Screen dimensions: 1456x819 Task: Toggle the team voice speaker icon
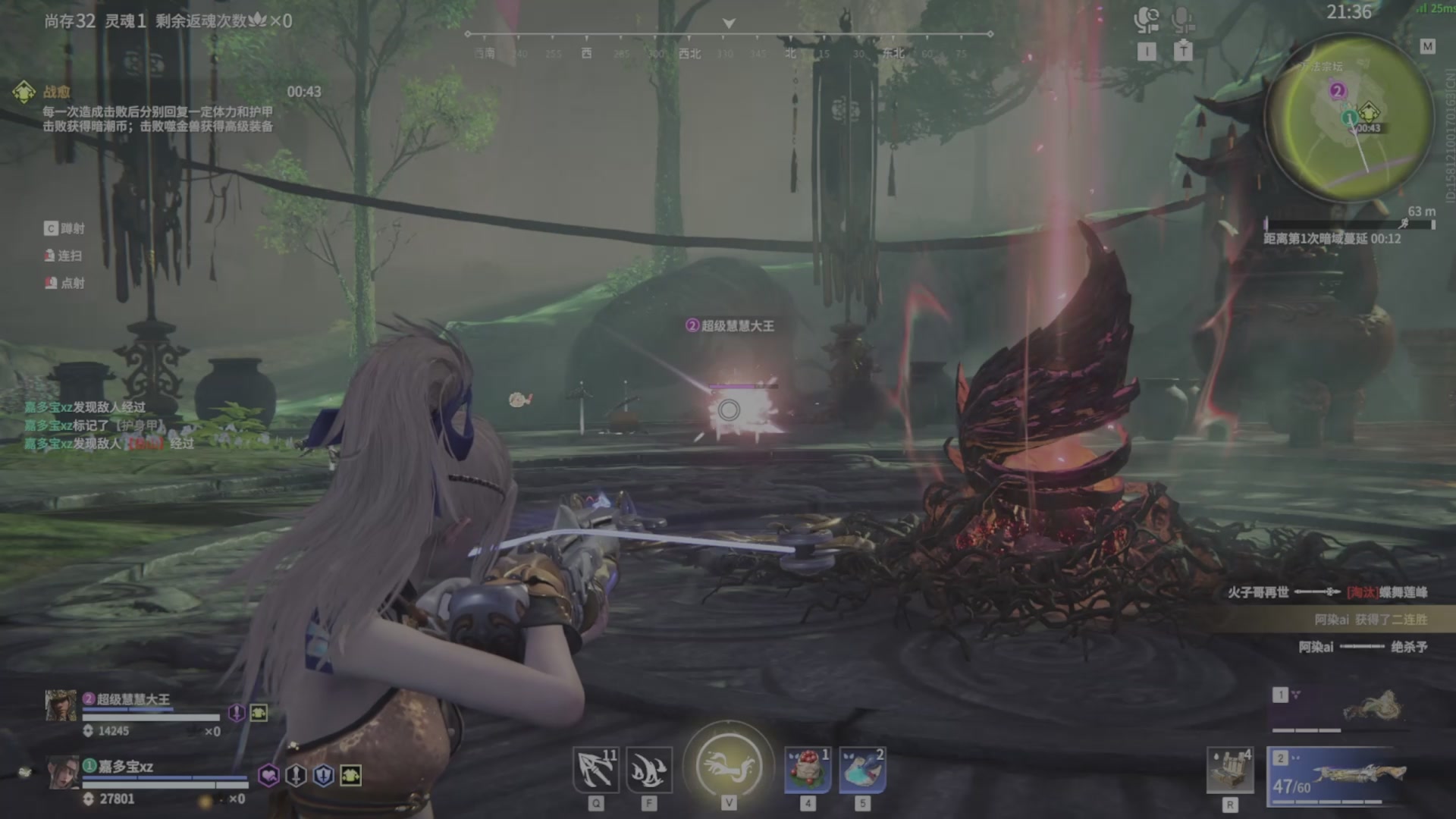tap(1146, 20)
